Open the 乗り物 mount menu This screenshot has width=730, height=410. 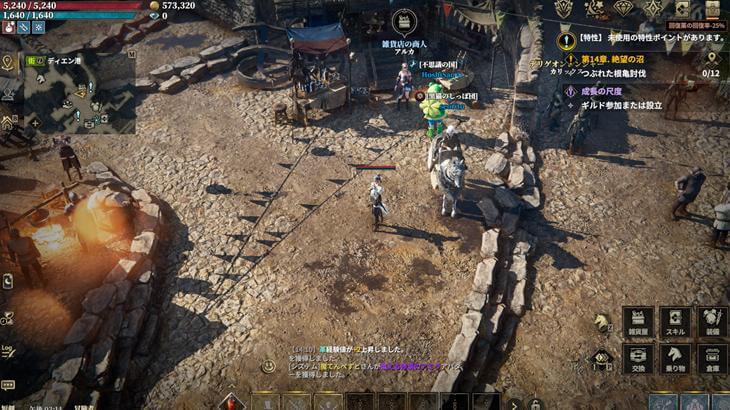point(675,359)
